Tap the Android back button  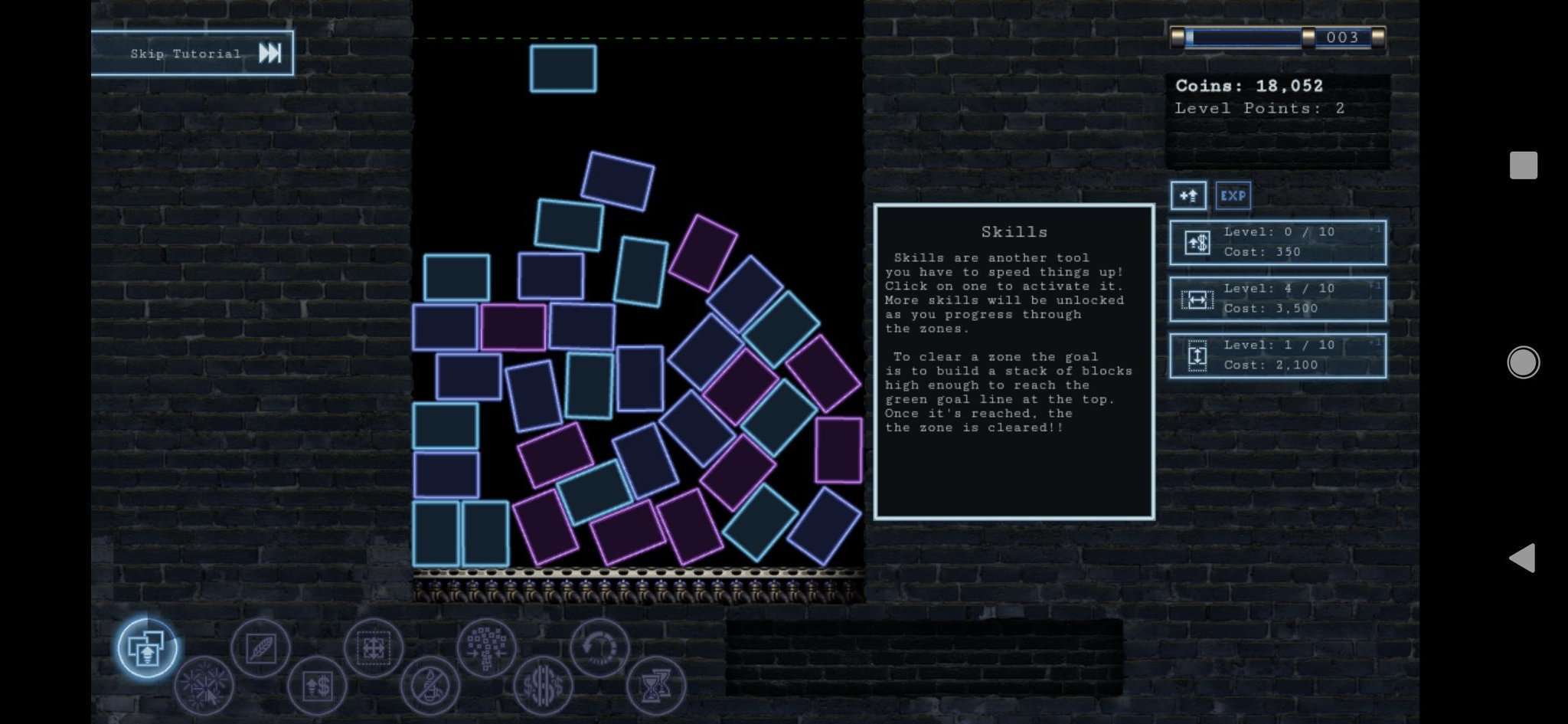pyautogui.click(x=1524, y=559)
